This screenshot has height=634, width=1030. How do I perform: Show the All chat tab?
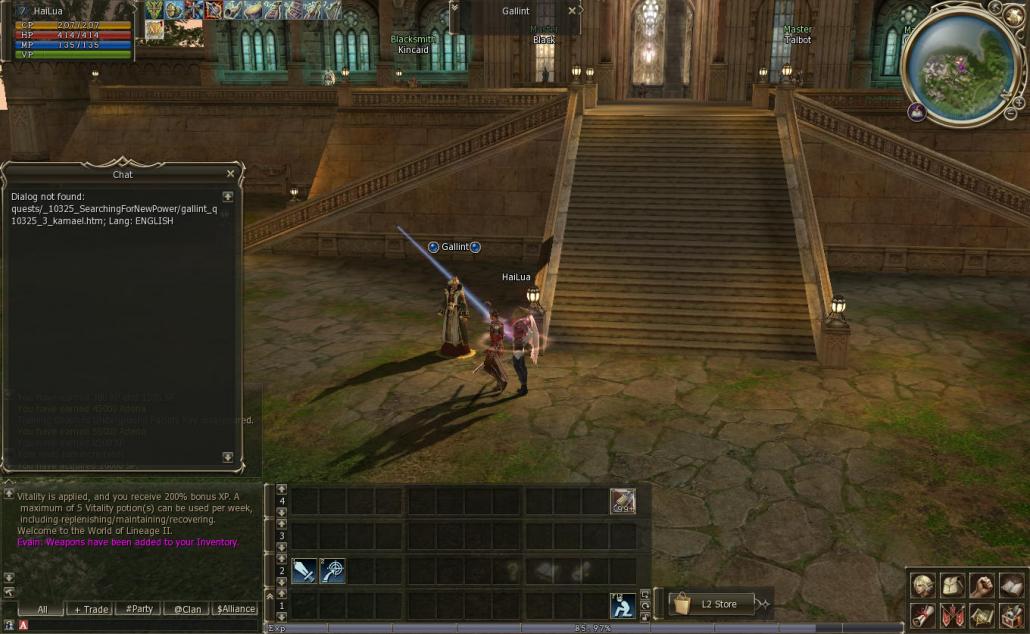click(x=42, y=609)
